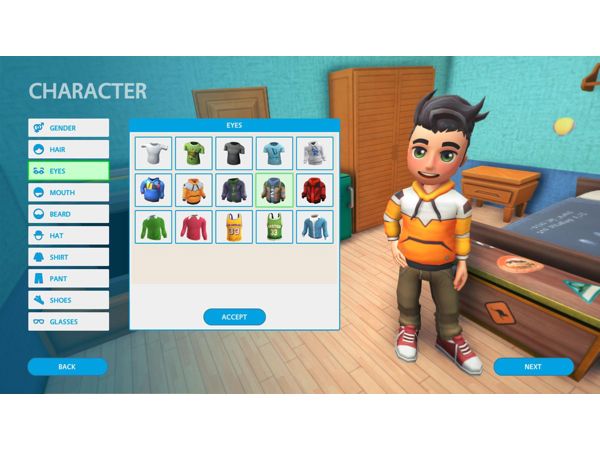Click the Accept button
This screenshot has height=450, width=600.
click(x=234, y=317)
